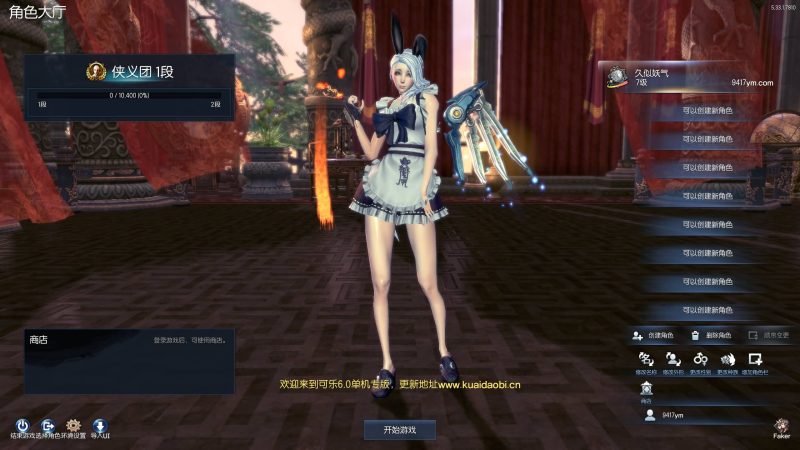800x450 pixels.
Task: Open the 商店 shop panel
Action: click(x=129, y=360)
